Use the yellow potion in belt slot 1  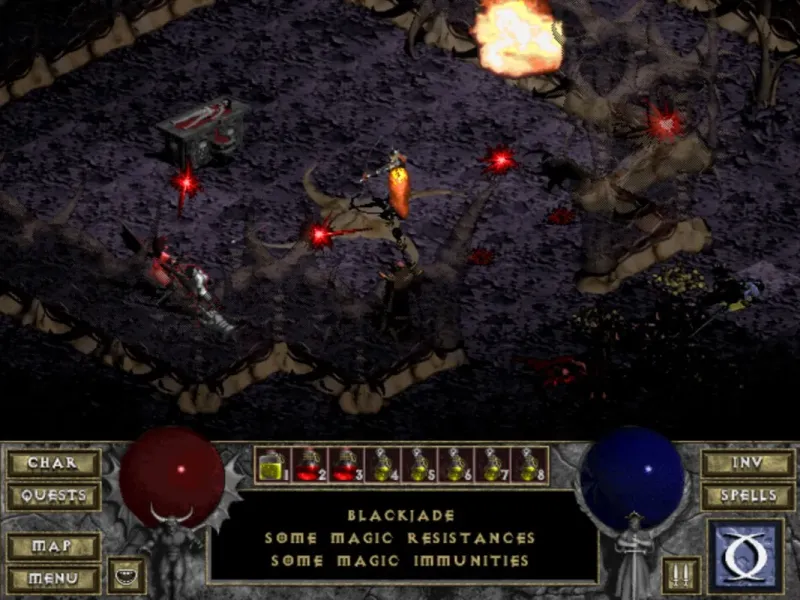(x=272, y=465)
